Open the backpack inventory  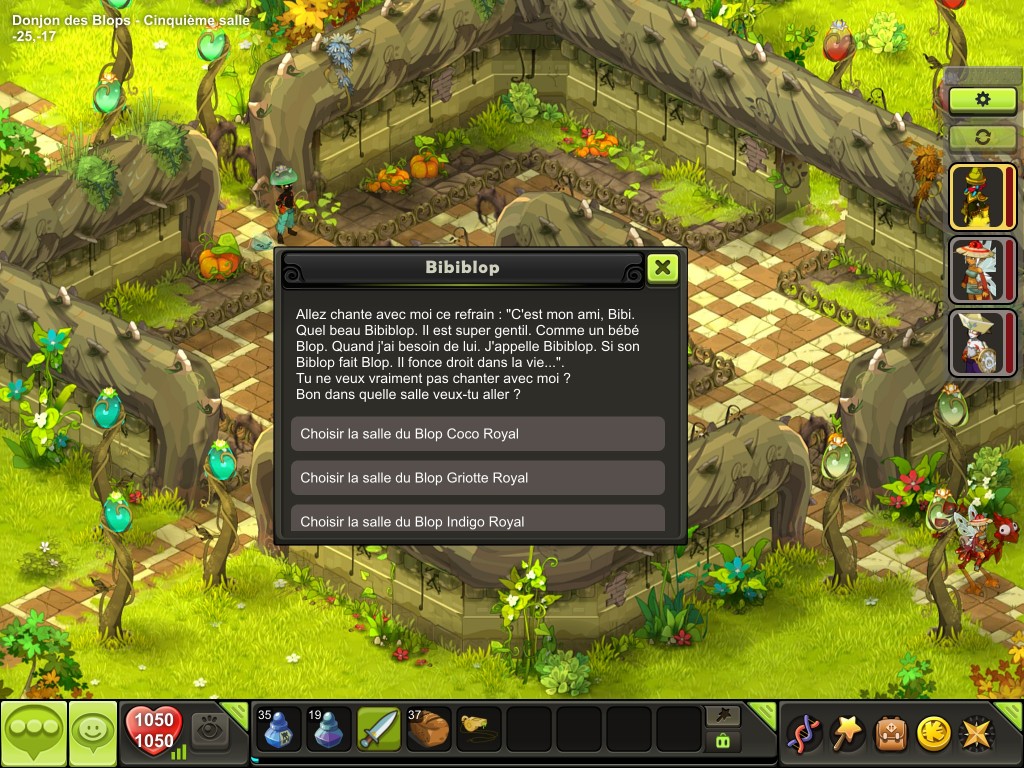coord(891,733)
